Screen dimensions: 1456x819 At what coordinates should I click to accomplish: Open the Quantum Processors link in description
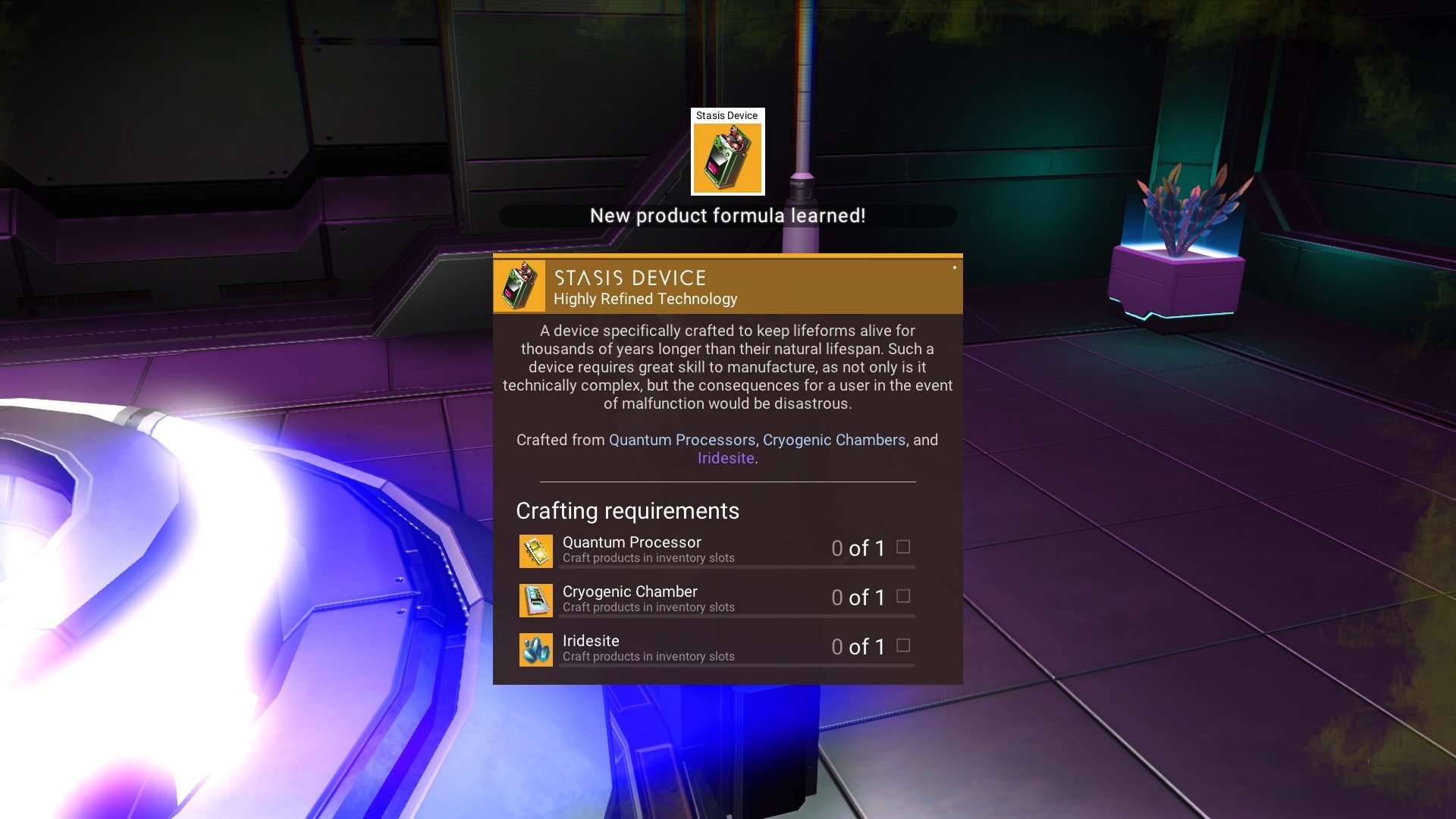point(682,440)
